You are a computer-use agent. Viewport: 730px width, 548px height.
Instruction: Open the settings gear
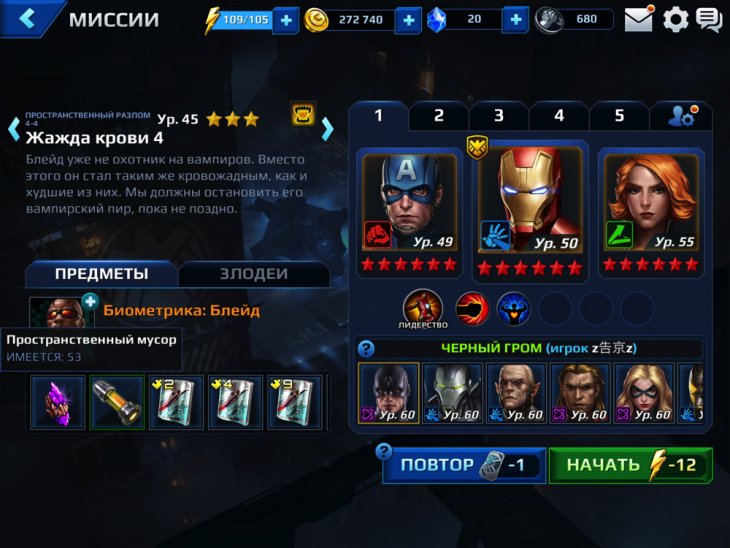pyautogui.click(x=676, y=19)
